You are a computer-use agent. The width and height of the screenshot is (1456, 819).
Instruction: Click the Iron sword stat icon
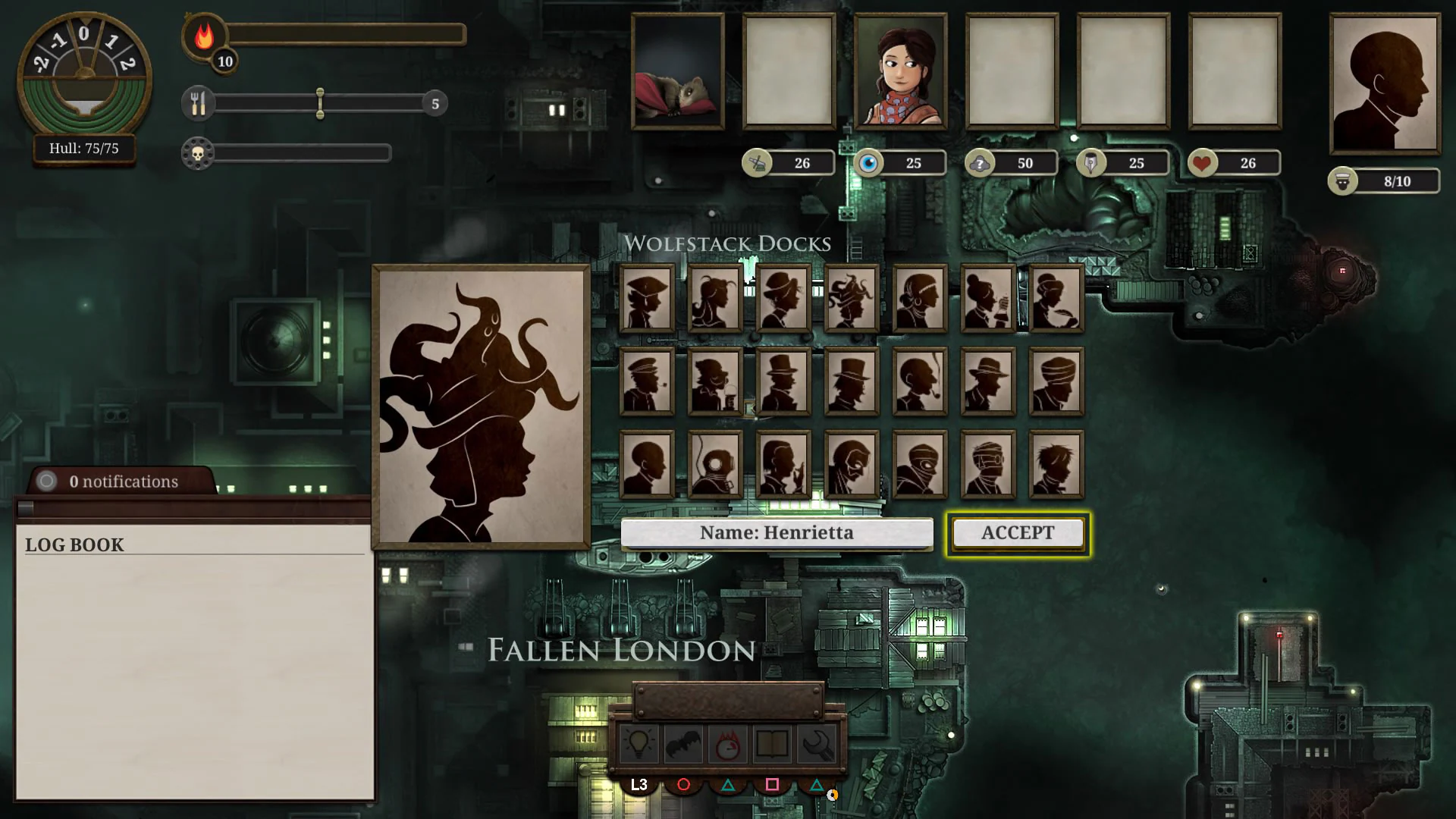click(758, 162)
